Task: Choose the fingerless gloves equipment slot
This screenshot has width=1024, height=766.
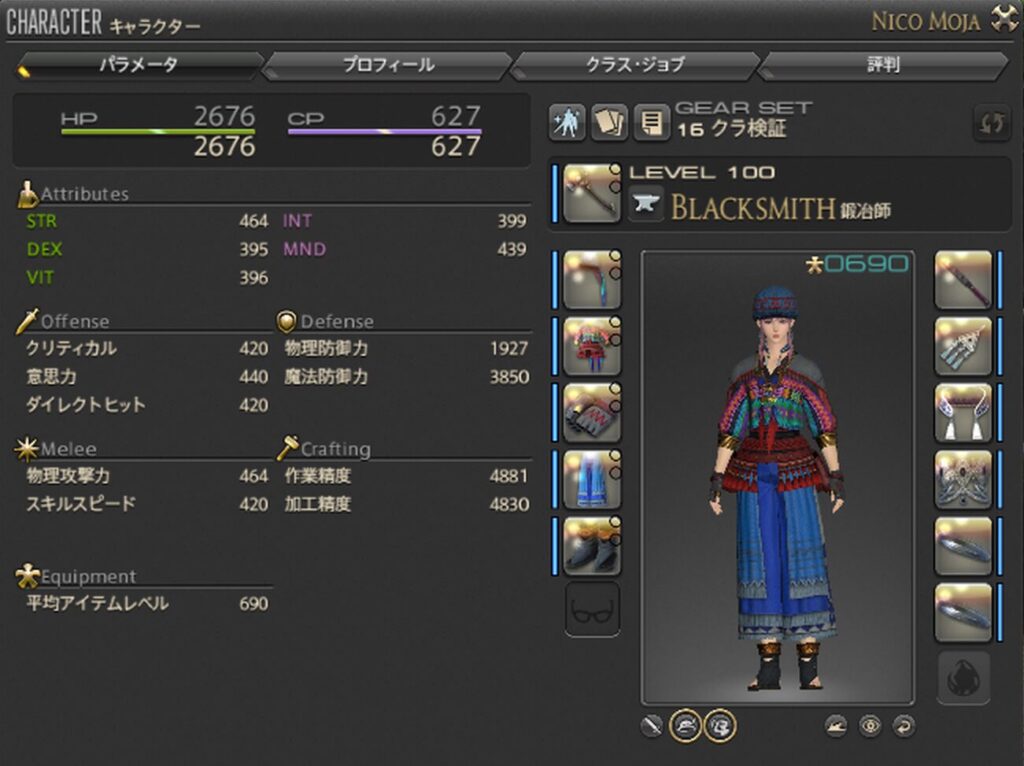Action: coord(592,412)
